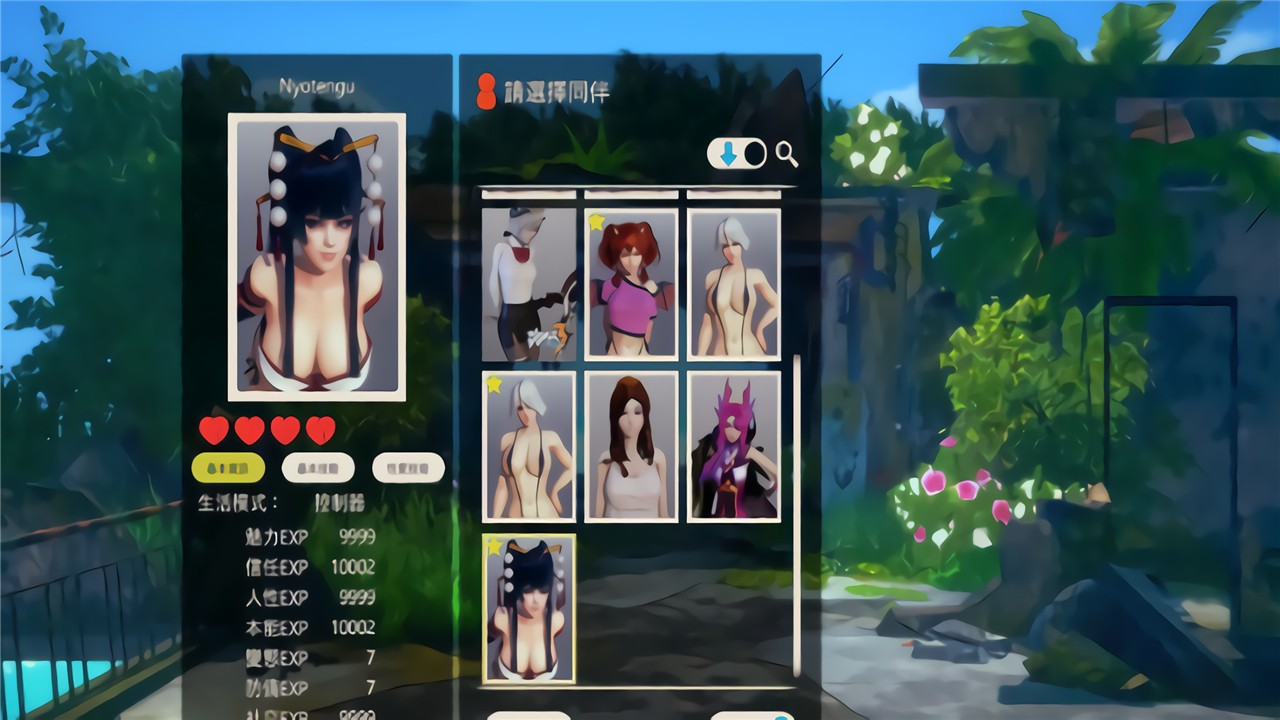The image size is (1280, 720).
Task: Open the magnifier search icon
Action: click(785, 153)
